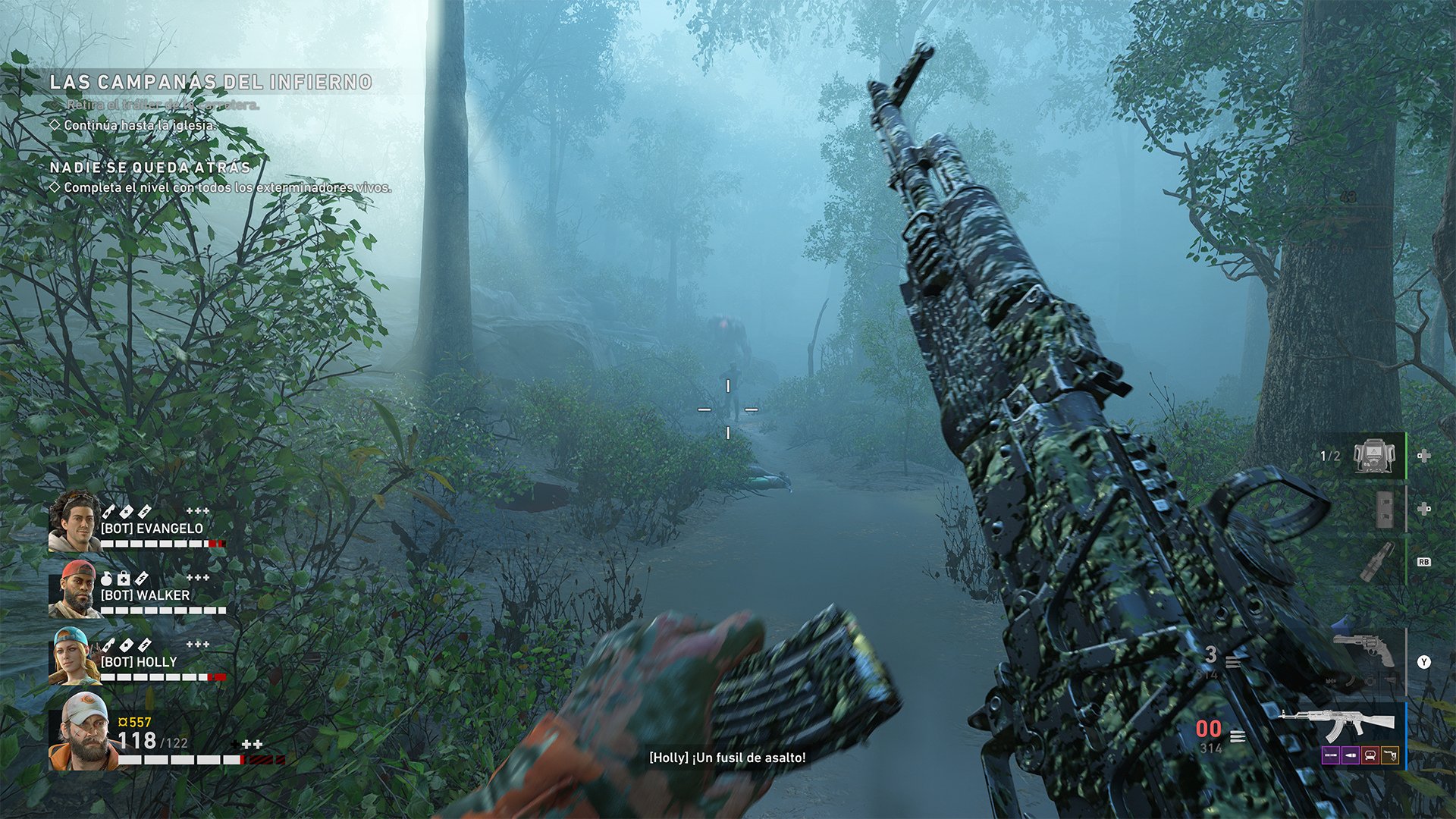This screenshot has width=1456, height=819.
Task: Toggle the RB button prompt on the grenade
Action: click(x=1423, y=563)
